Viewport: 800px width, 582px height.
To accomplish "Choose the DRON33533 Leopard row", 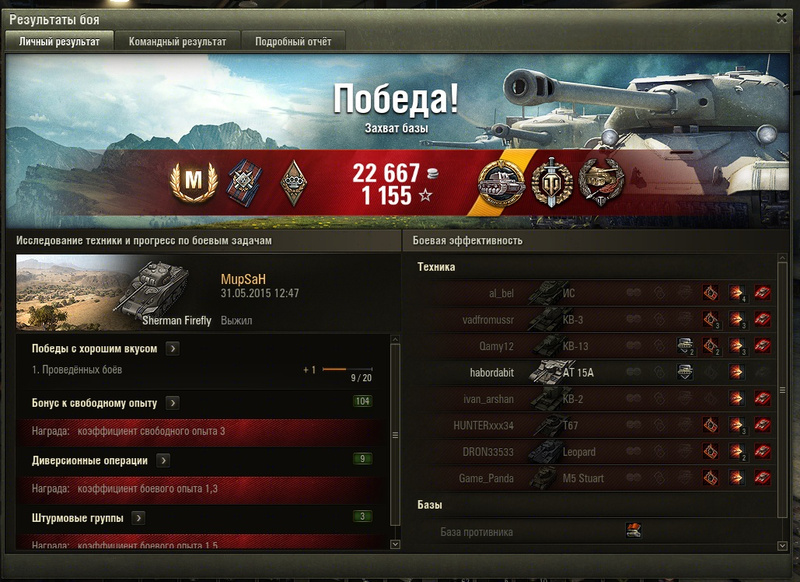I will pyautogui.click(x=590, y=451).
